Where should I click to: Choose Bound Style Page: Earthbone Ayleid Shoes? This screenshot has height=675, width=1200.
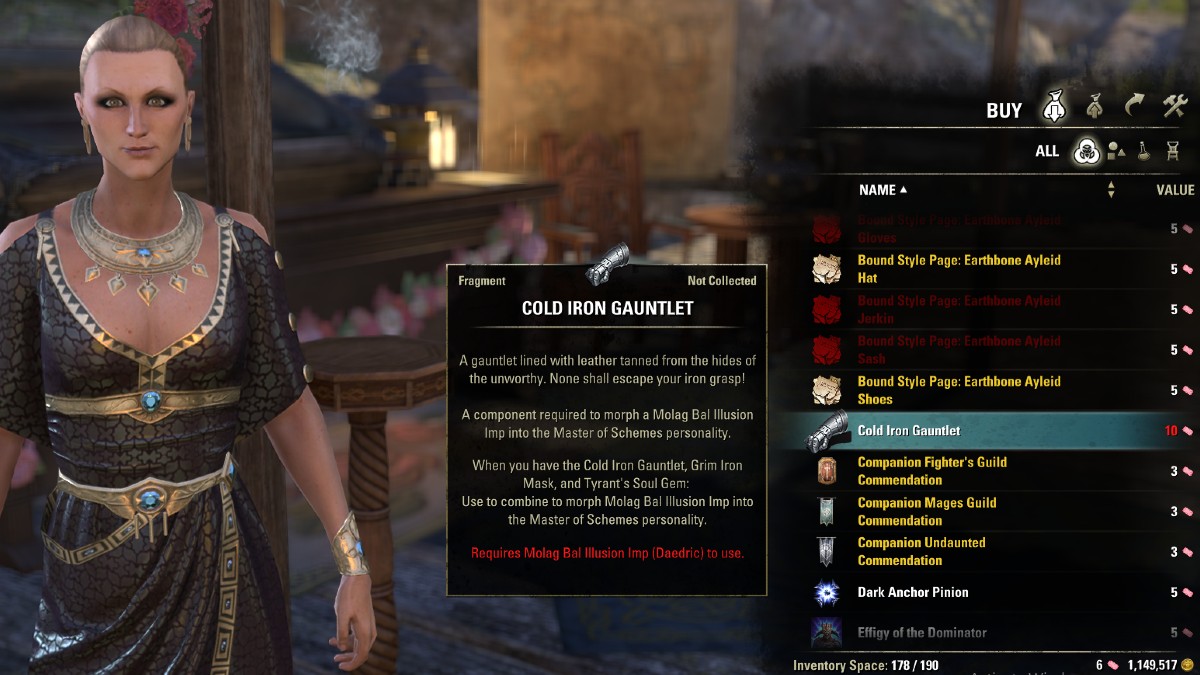(x=958, y=390)
